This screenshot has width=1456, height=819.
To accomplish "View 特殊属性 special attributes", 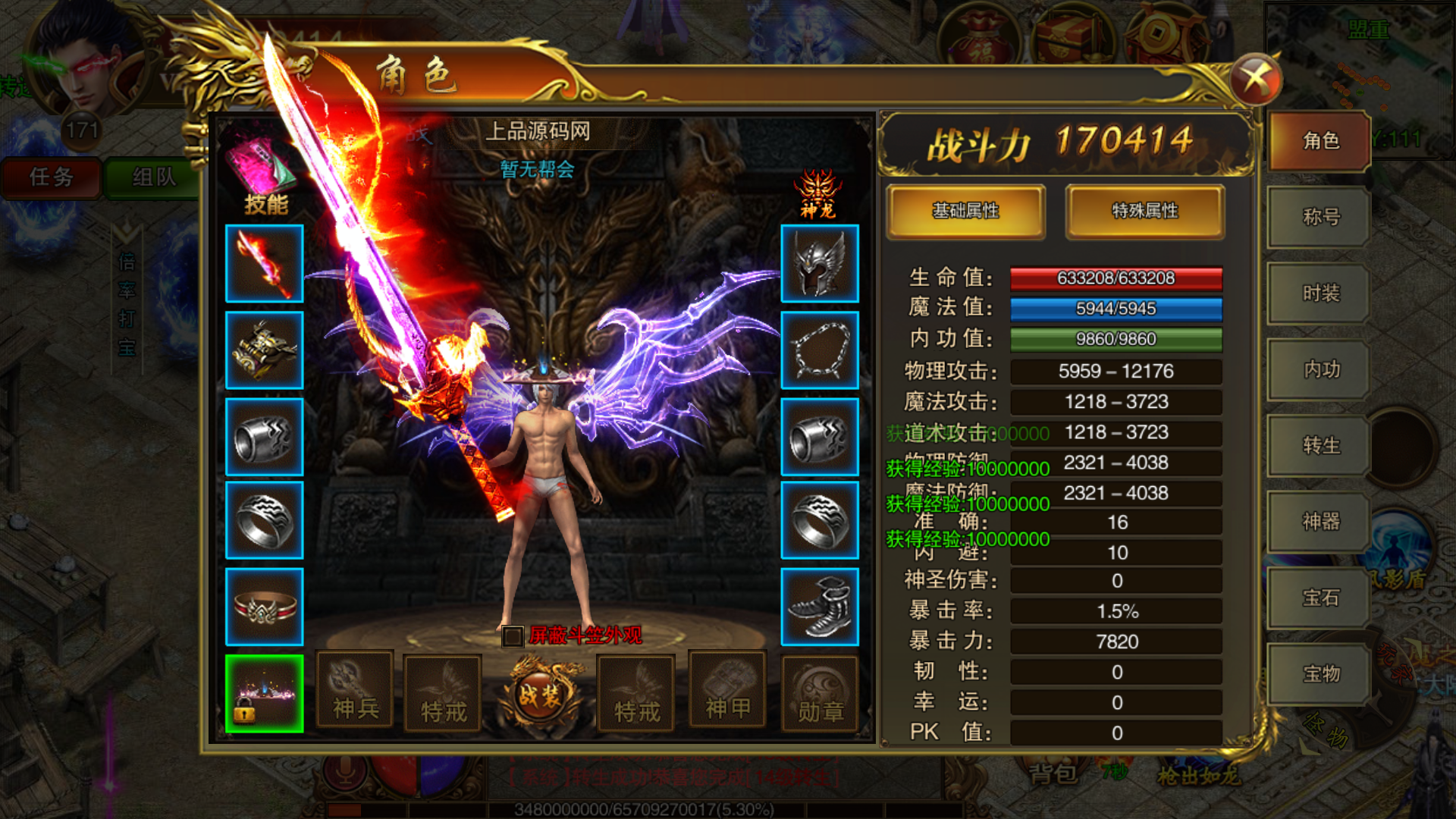I will [x=1144, y=211].
